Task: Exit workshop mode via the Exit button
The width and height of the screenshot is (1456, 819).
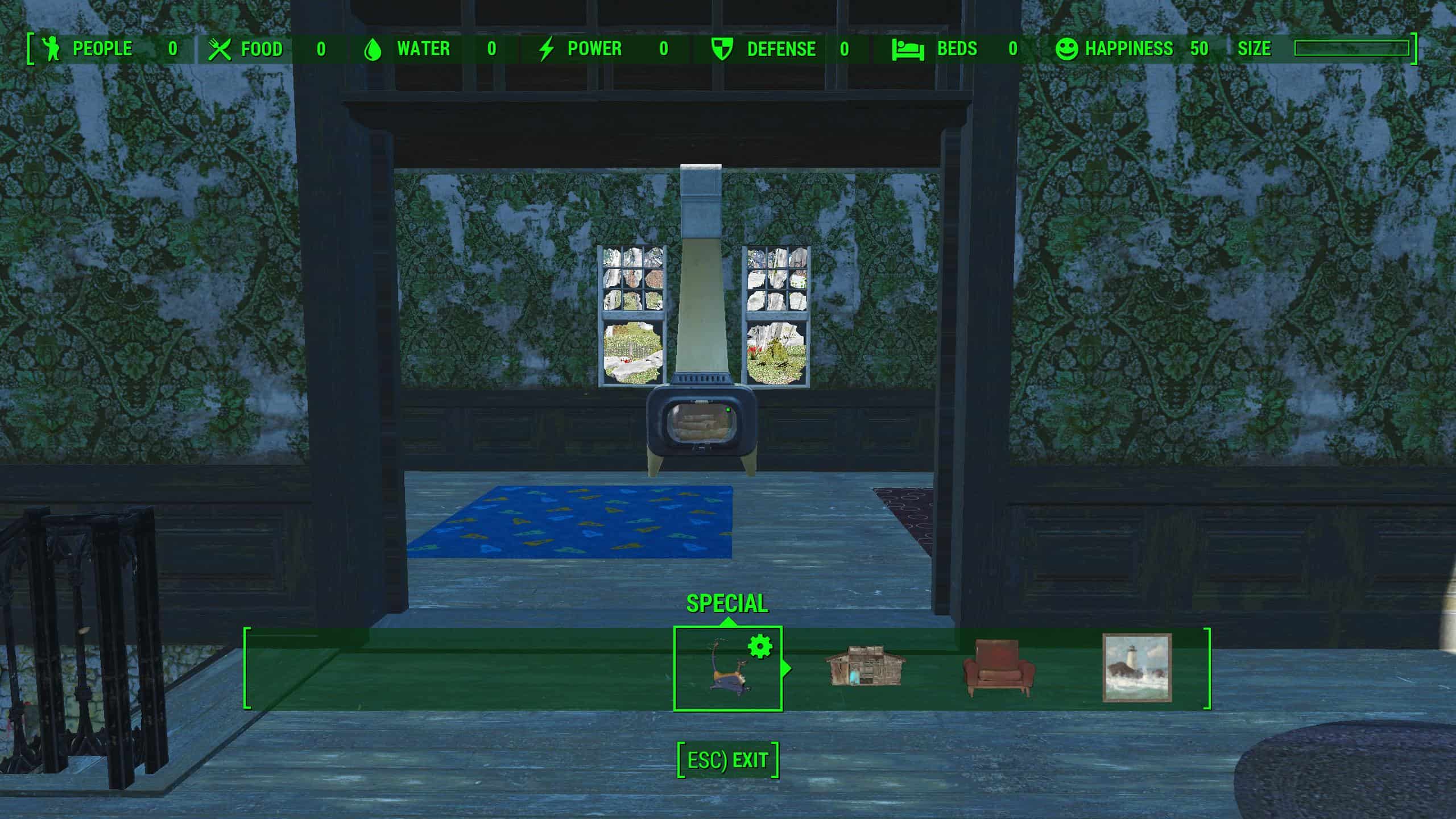Action: click(727, 760)
